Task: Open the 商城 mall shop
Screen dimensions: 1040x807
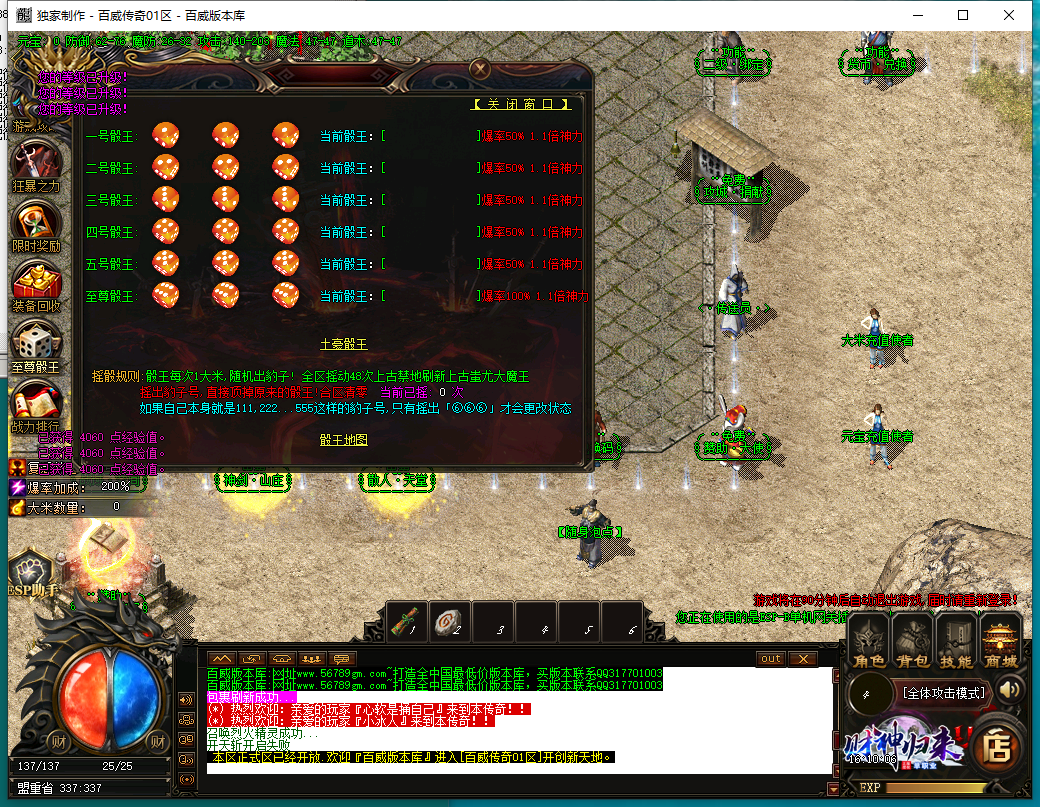Action: tap(1000, 640)
